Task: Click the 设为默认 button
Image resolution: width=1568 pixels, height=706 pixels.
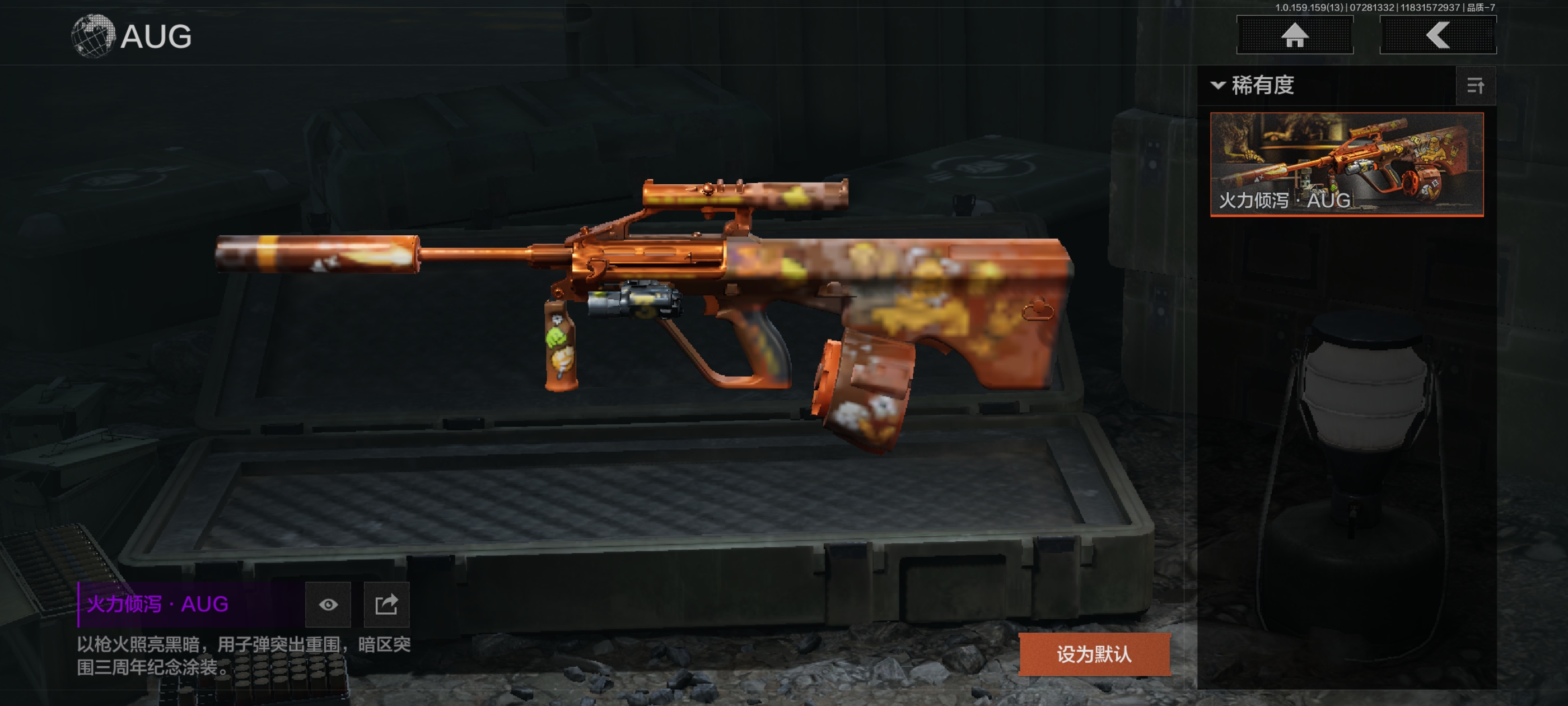Action: click(x=1094, y=654)
